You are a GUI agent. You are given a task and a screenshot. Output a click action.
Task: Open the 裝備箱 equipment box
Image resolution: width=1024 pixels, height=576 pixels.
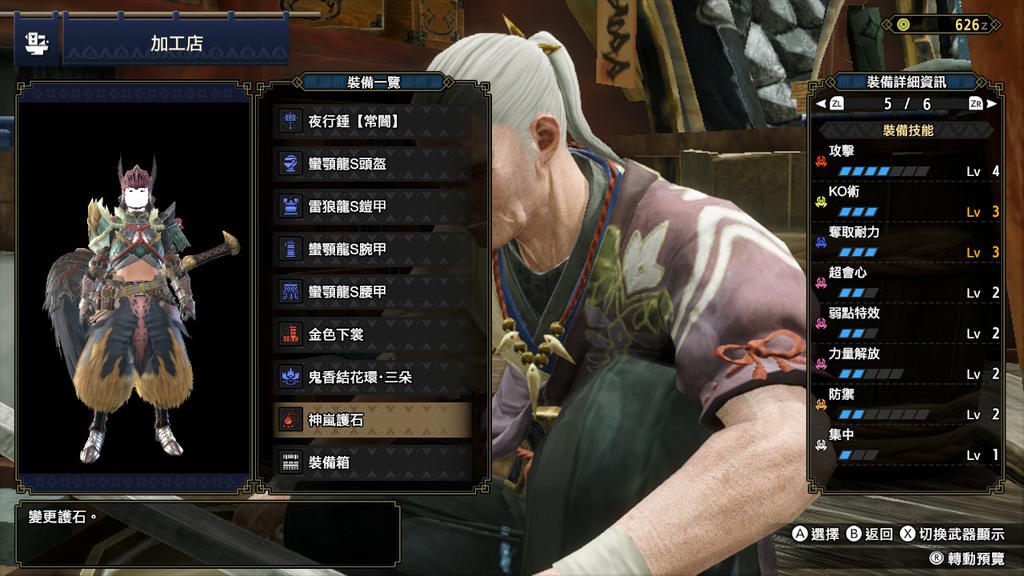pyautogui.click(x=373, y=463)
